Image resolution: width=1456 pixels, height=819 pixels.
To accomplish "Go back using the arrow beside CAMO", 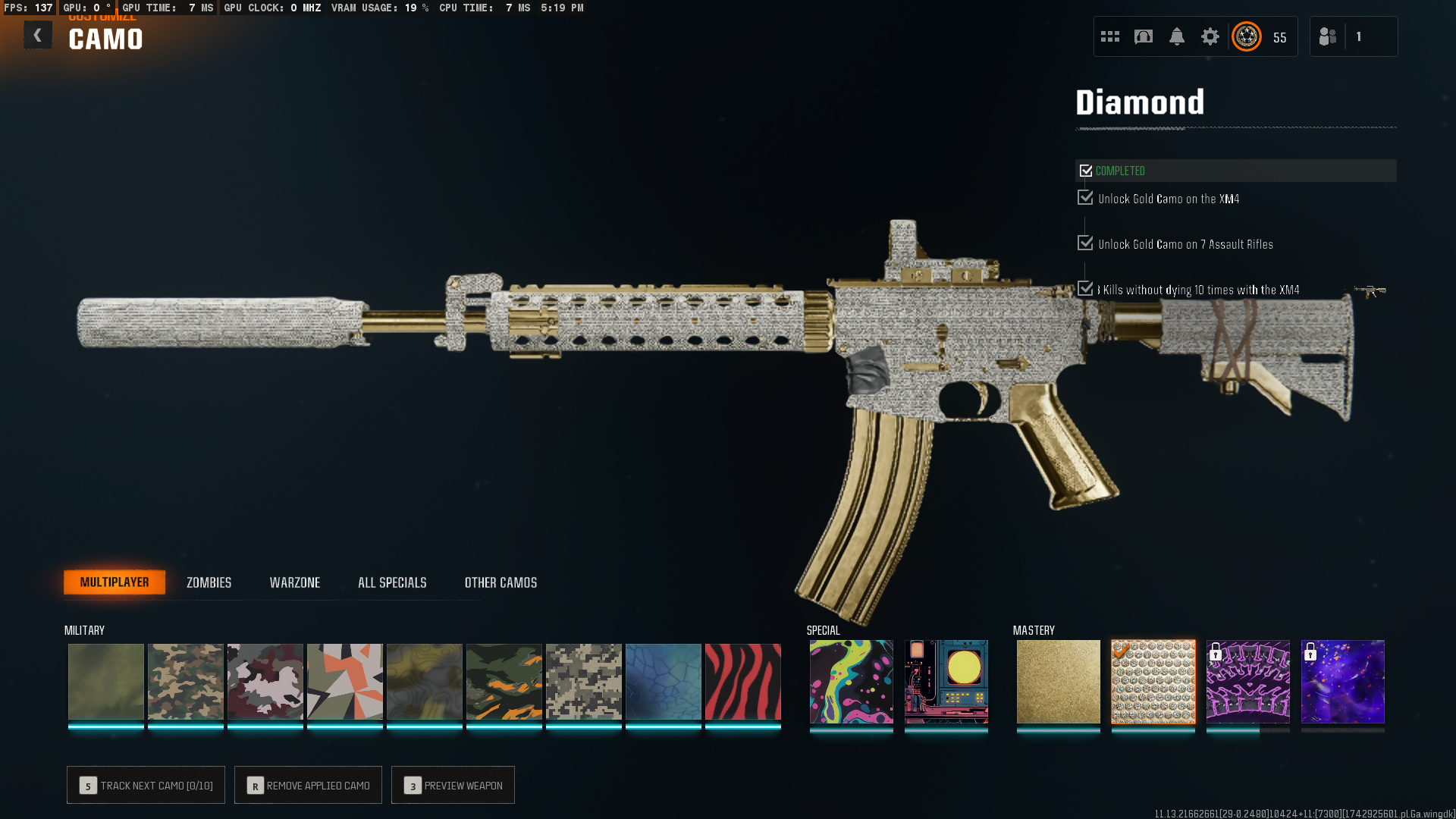I will [x=37, y=36].
